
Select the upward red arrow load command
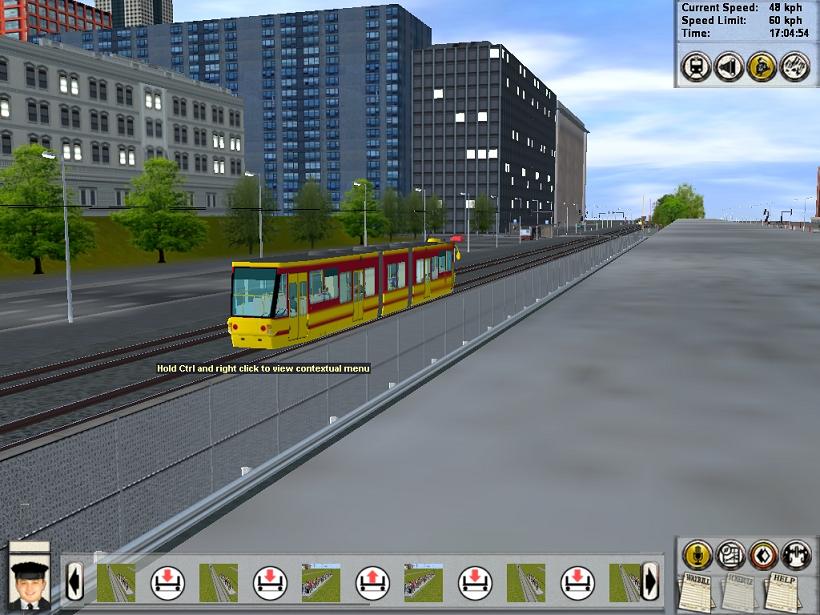click(372, 582)
